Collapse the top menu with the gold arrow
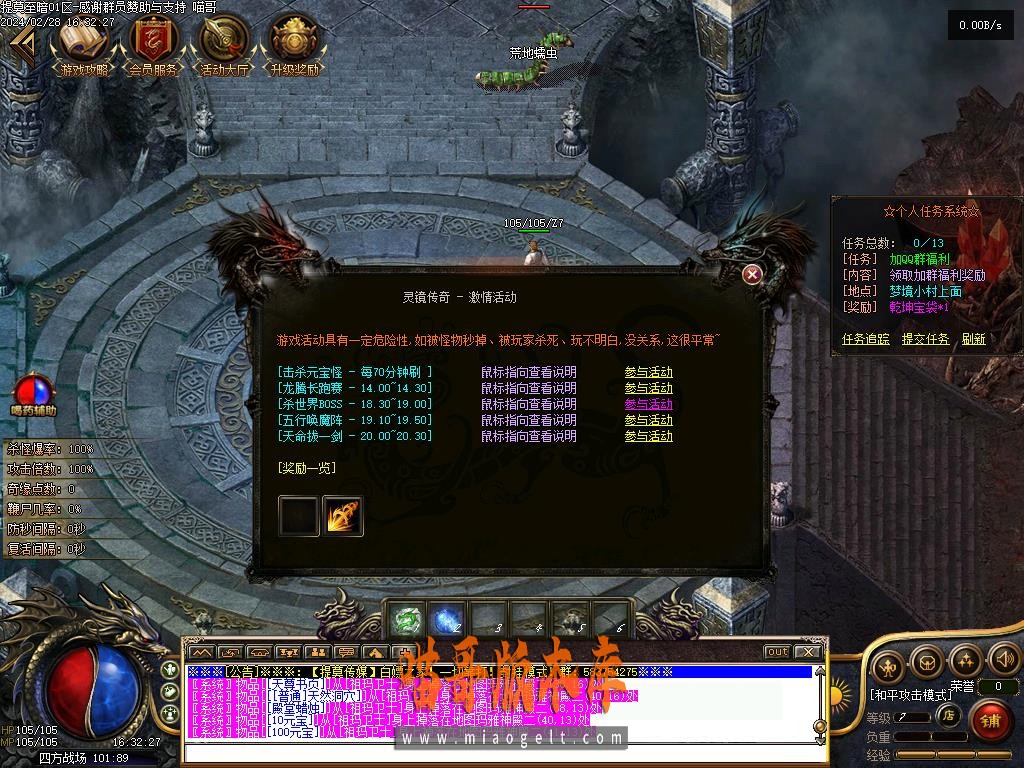 pyautogui.click(x=22, y=44)
